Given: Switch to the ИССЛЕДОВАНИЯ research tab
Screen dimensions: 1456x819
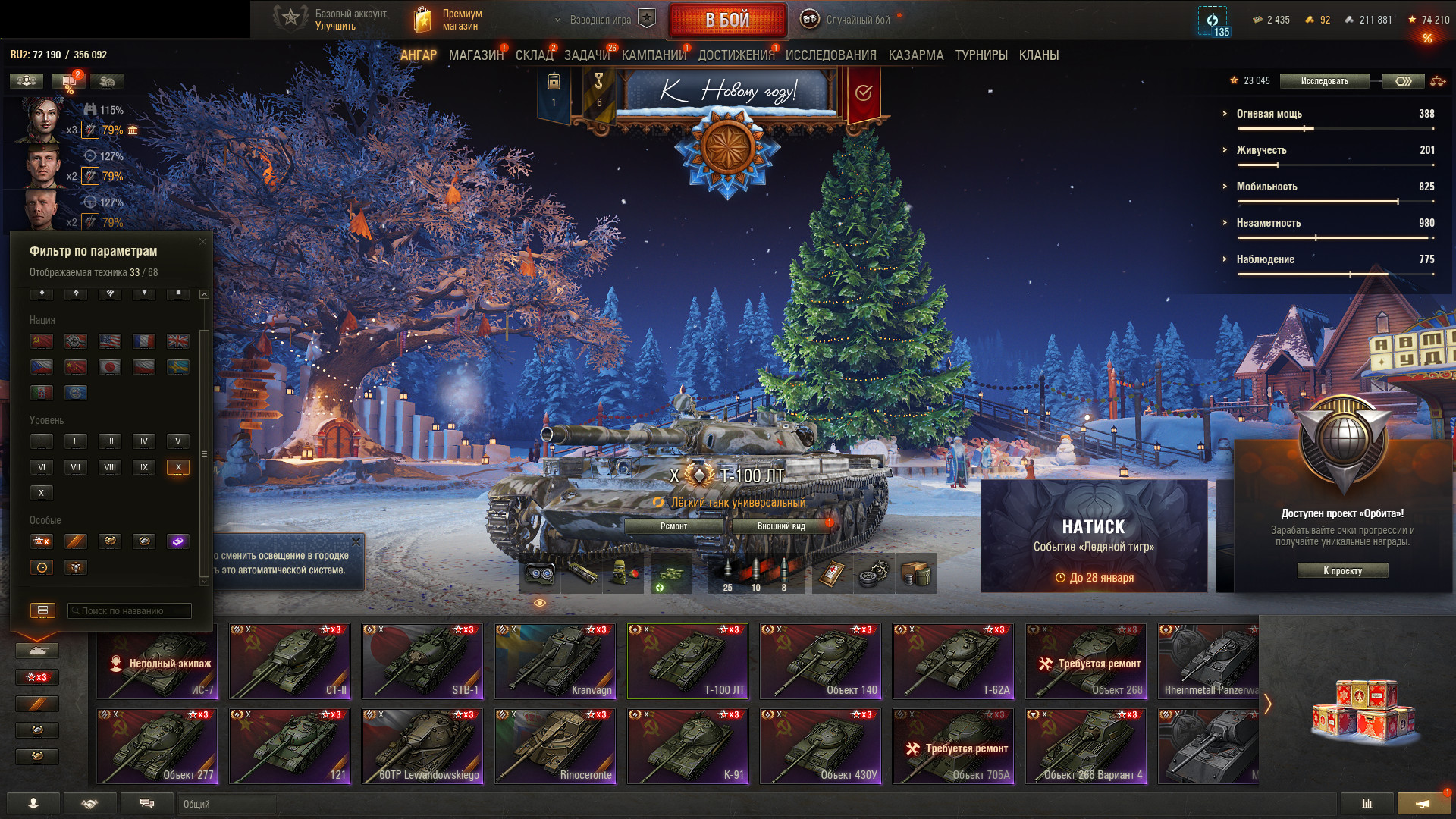Looking at the screenshot, I should (830, 55).
